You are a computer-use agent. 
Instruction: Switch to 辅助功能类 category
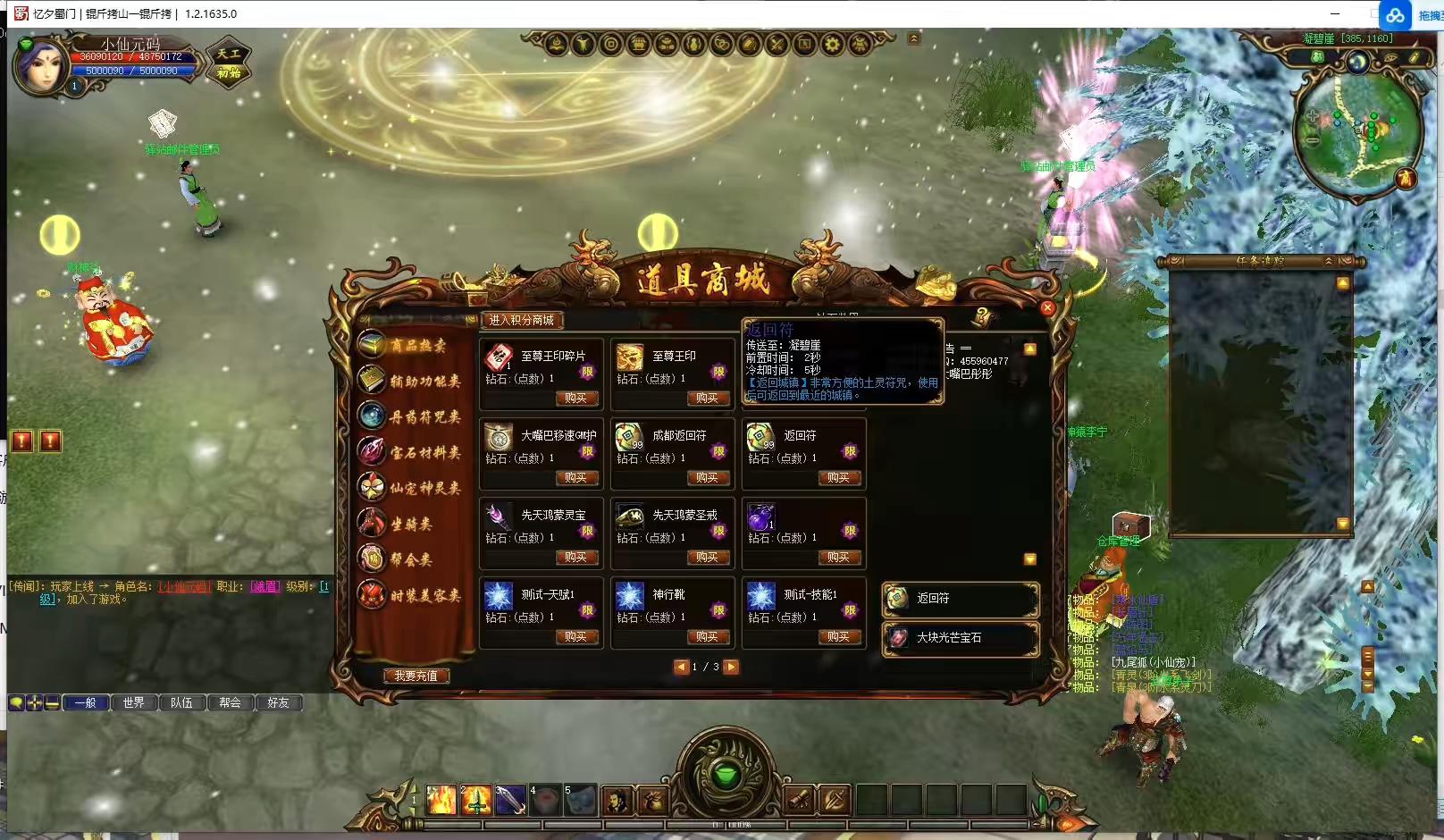click(424, 382)
